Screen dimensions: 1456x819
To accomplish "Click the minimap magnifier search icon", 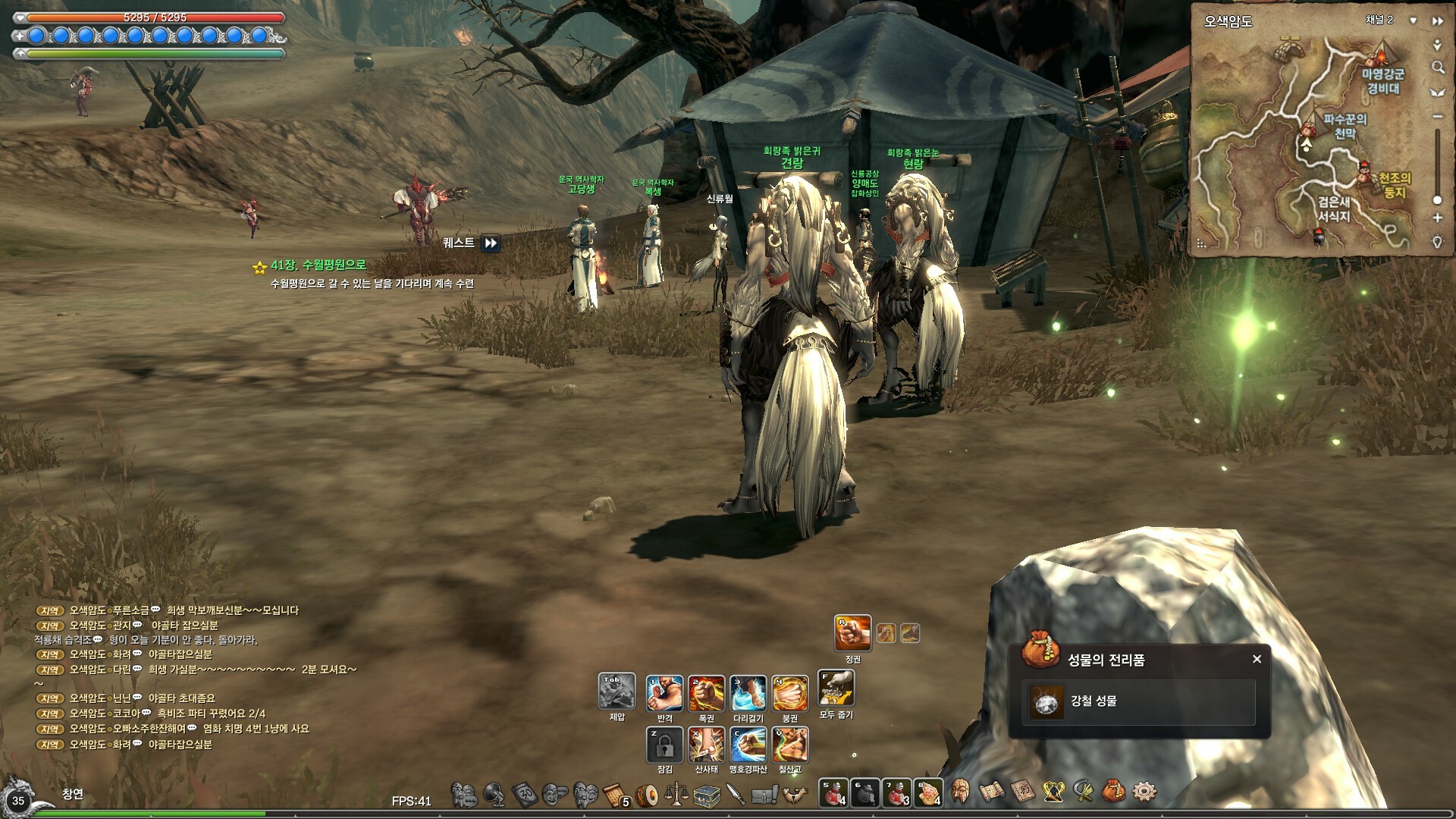I will (1437, 67).
